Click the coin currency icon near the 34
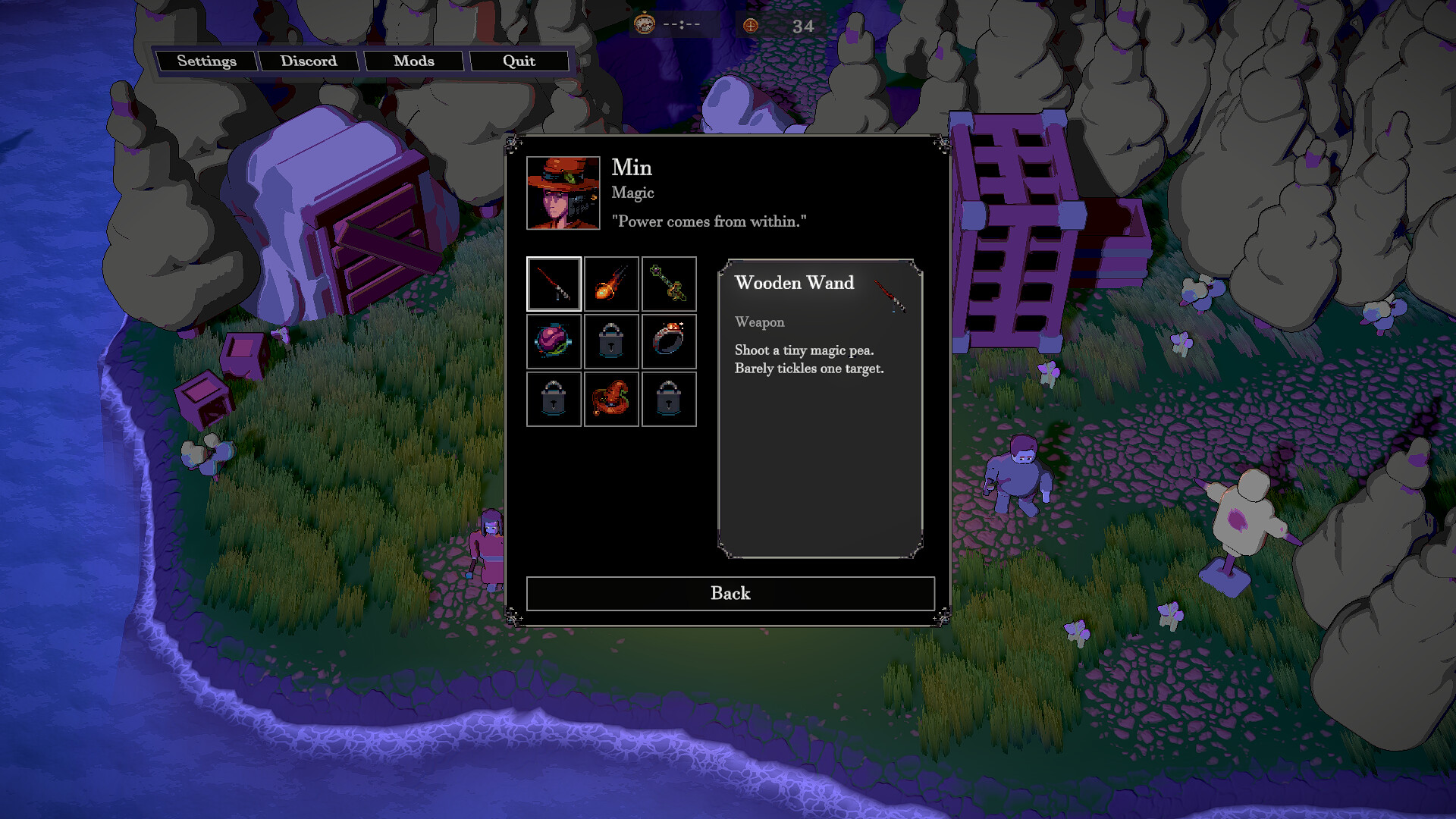This screenshot has width=1456, height=819. [x=749, y=25]
